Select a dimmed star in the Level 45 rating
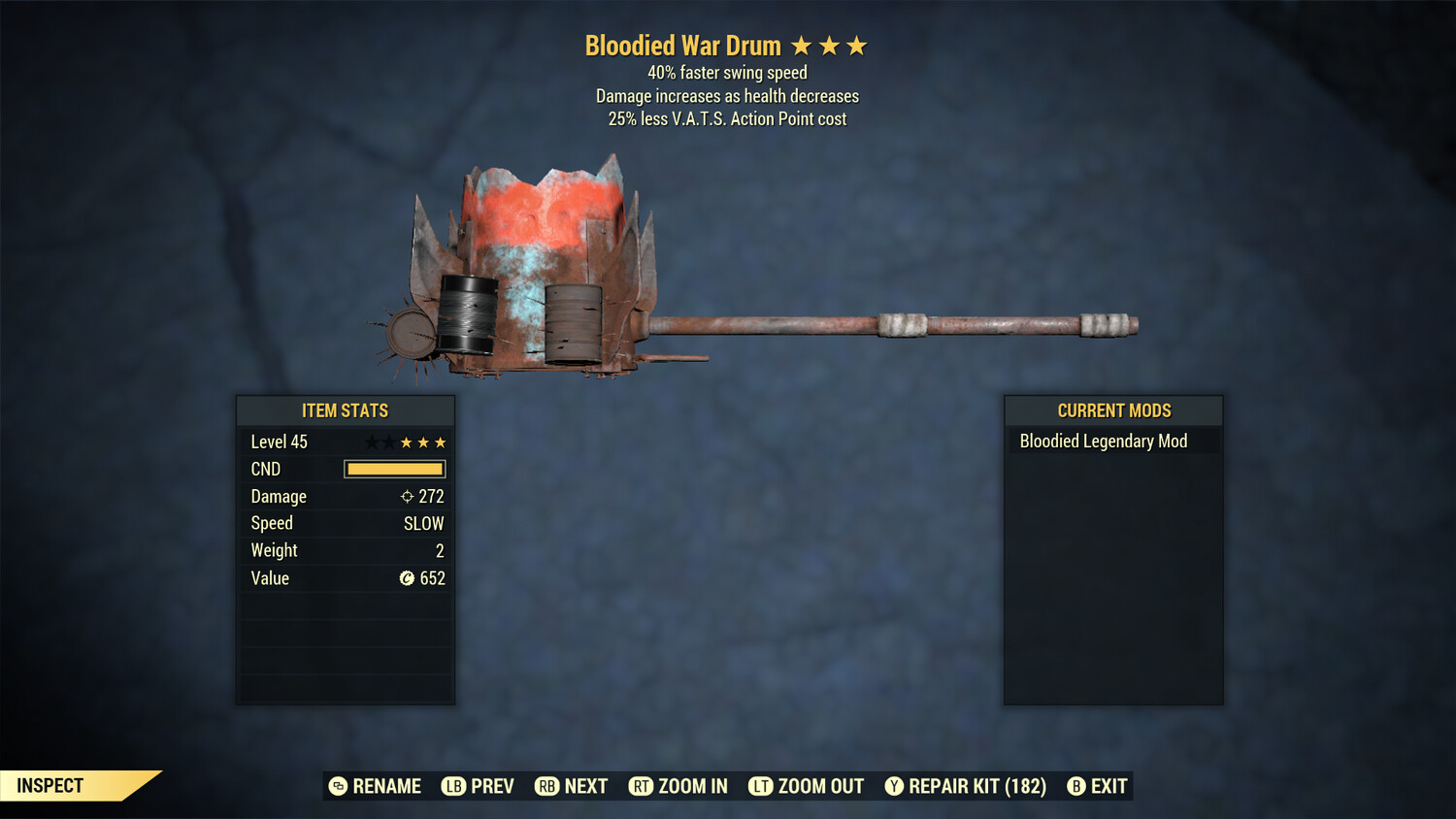The height and width of the screenshot is (819, 1456). 373,442
